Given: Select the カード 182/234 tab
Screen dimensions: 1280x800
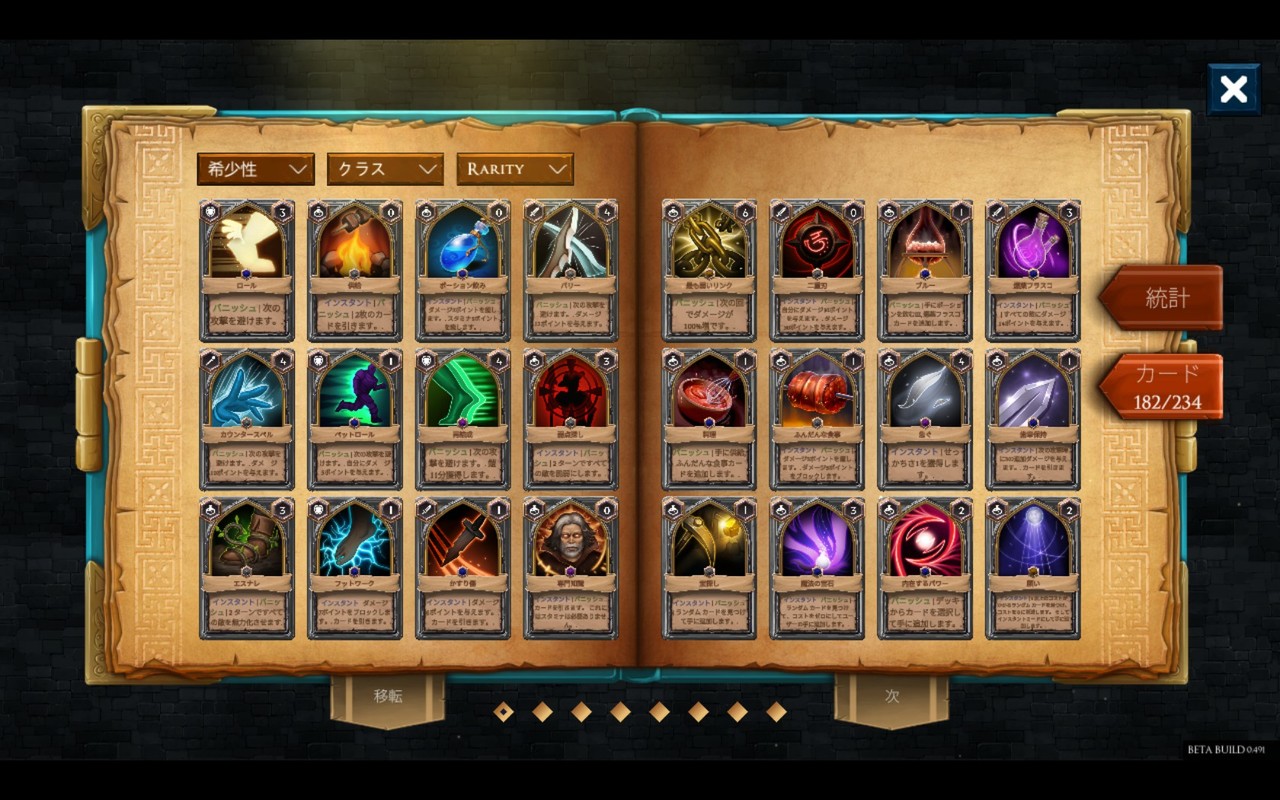Looking at the screenshot, I should tap(1165, 387).
